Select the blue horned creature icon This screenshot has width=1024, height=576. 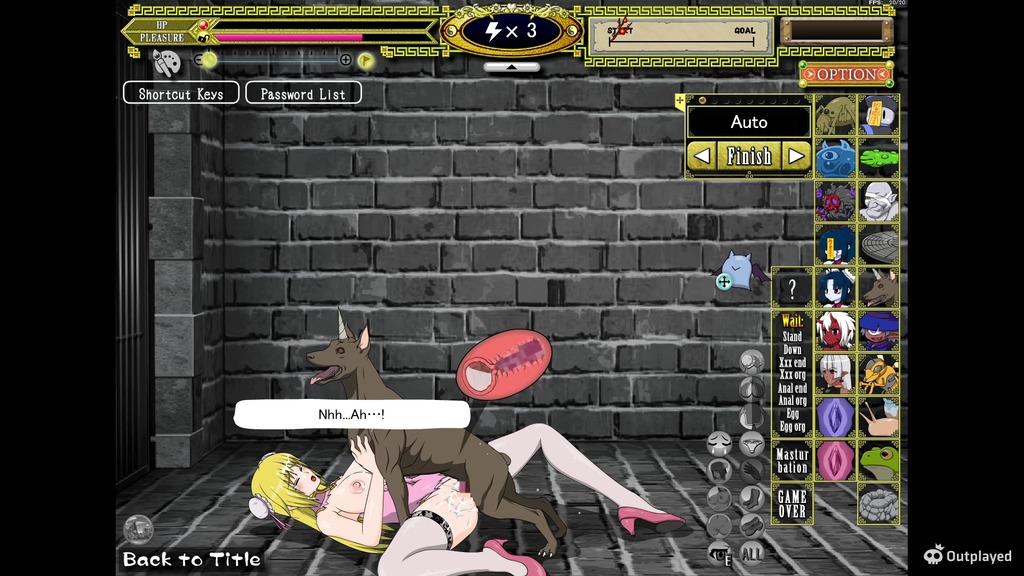click(x=835, y=158)
